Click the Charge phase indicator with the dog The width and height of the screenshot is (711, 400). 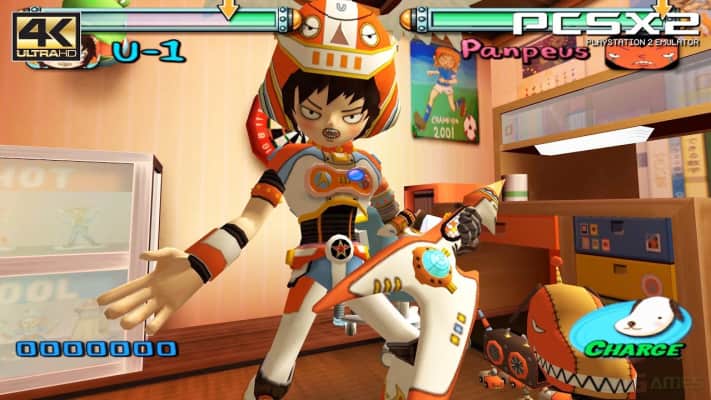(635, 328)
